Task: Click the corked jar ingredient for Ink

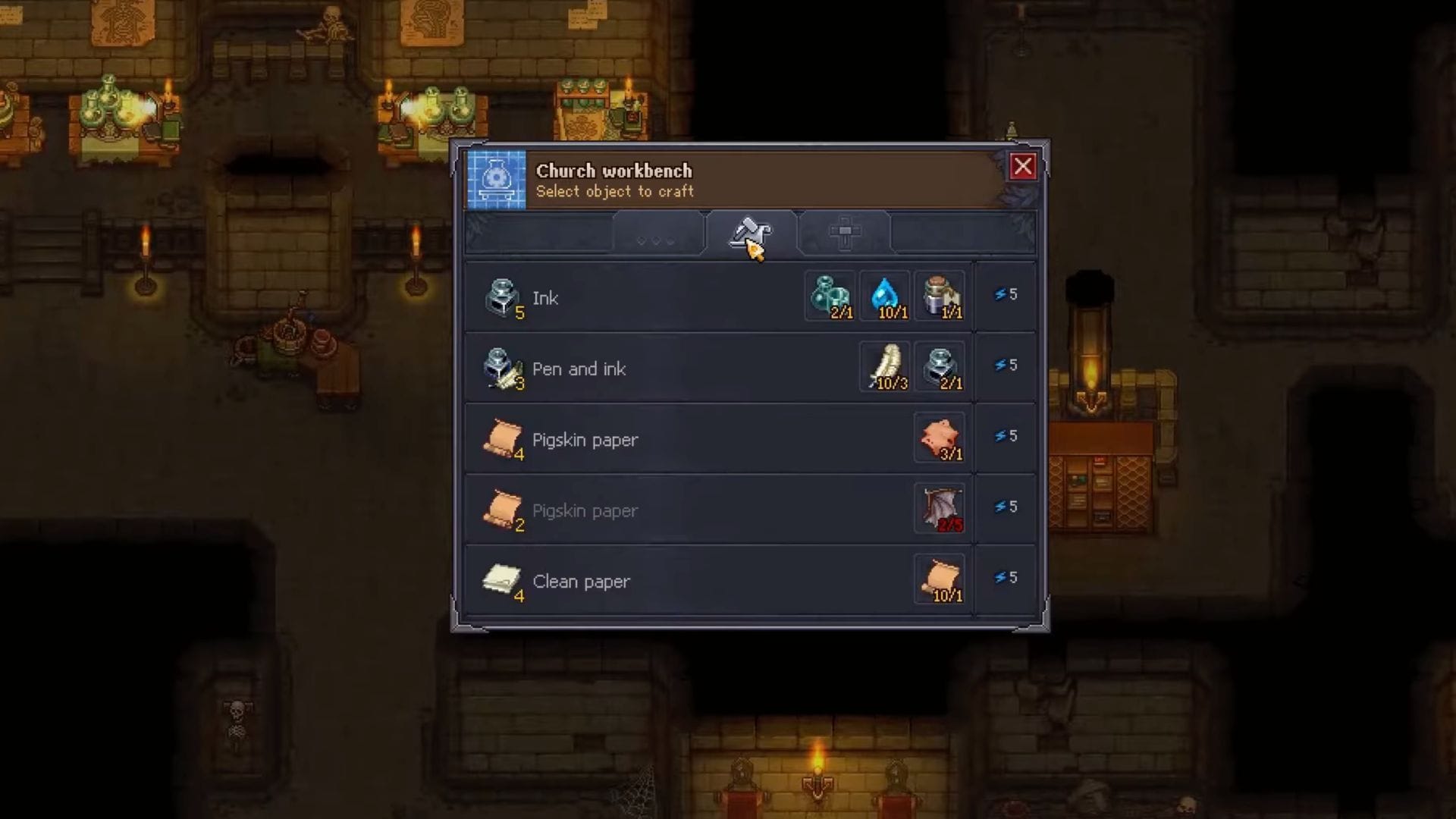Action: (x=940, y=296)
